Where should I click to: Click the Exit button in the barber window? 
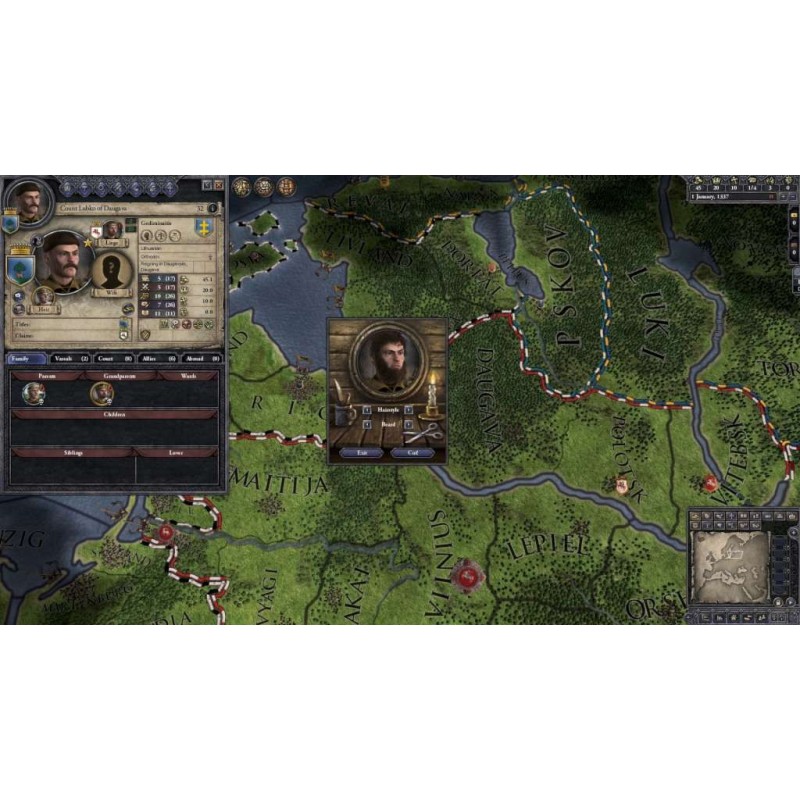[x=362, y=453]
